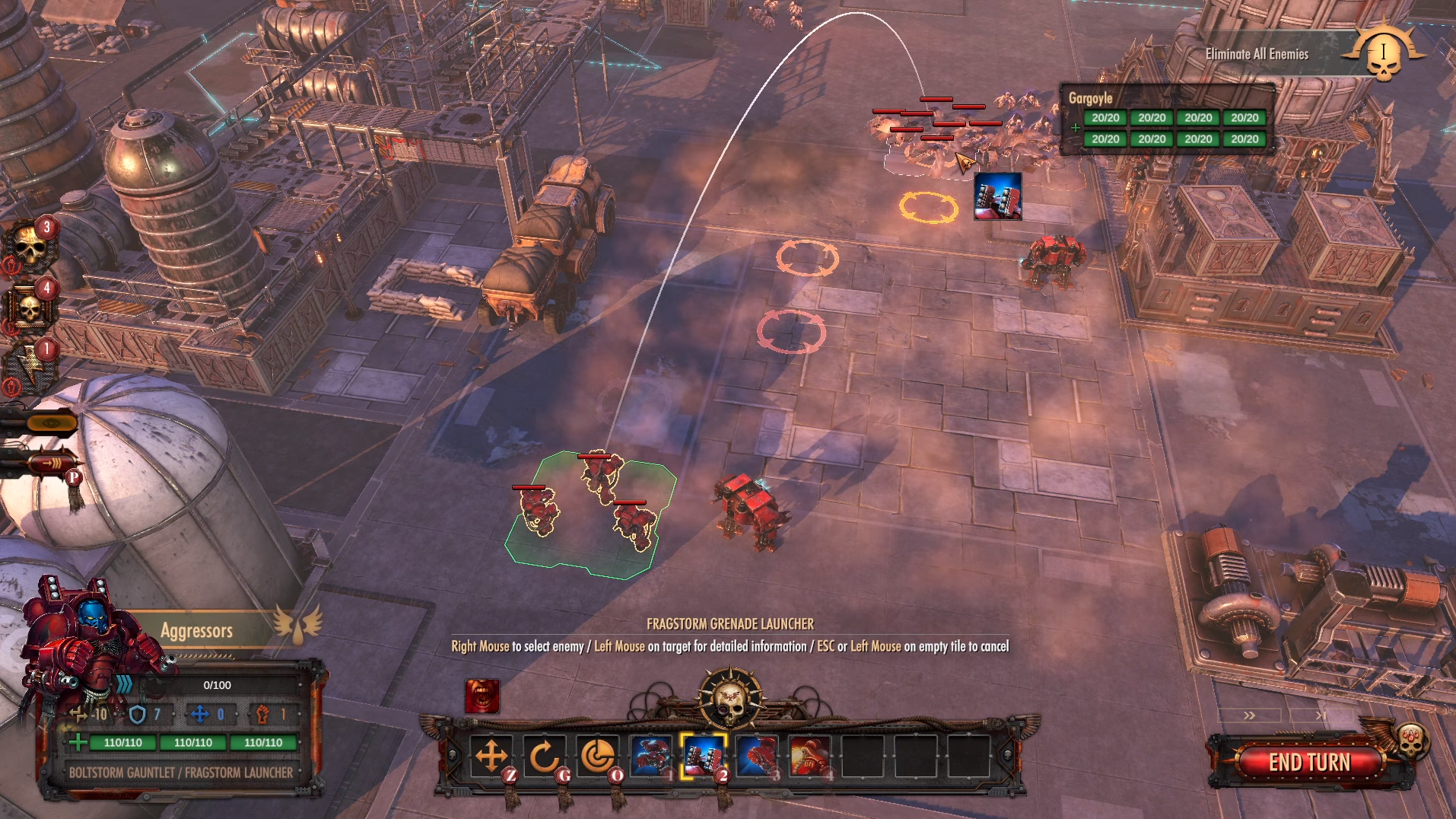Toggle the orange eye visibility button
Image resolution: width=1456 pixels, height=819 pixels.
coord(50,422)
